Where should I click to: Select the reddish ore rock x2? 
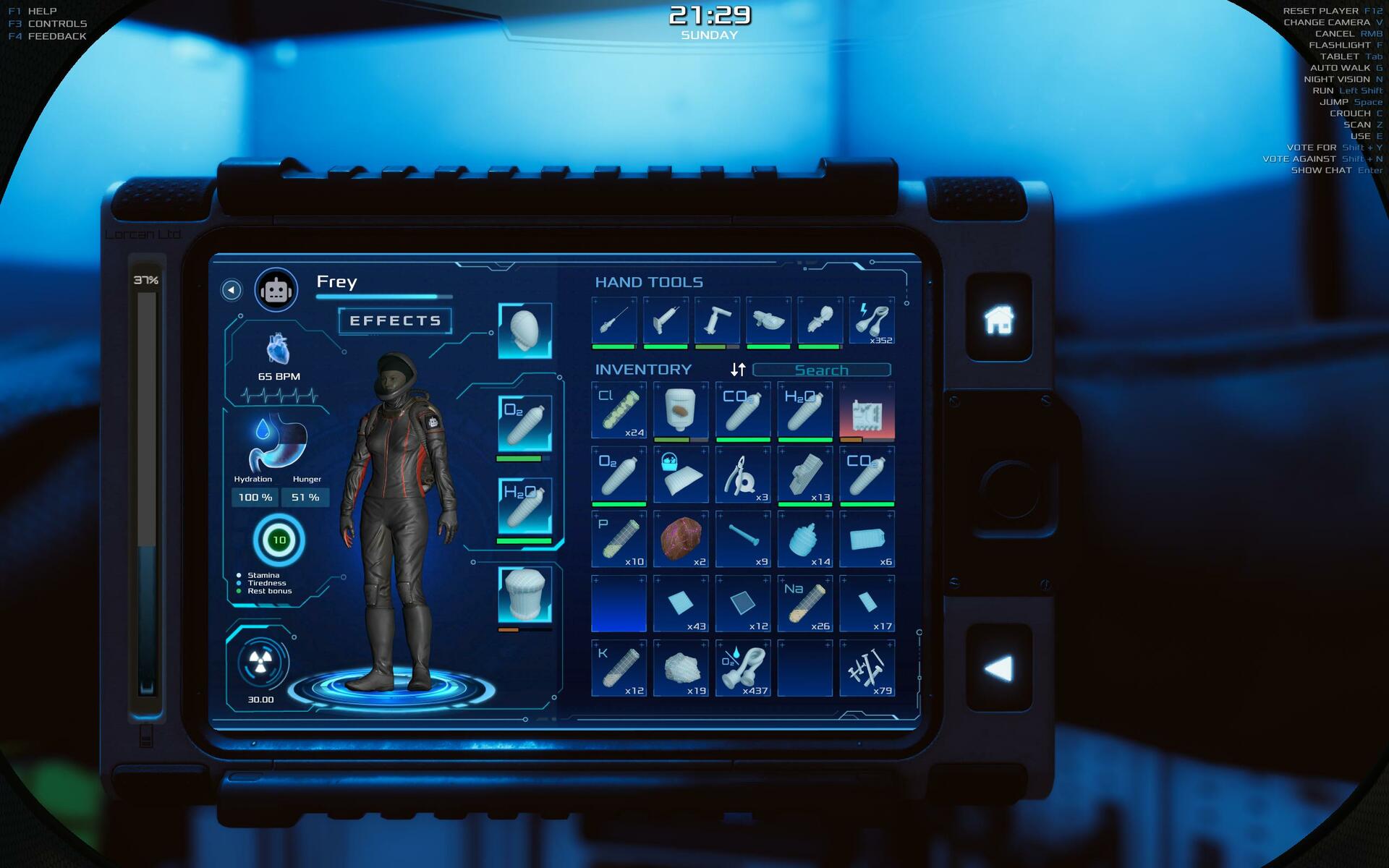point(681,540)
